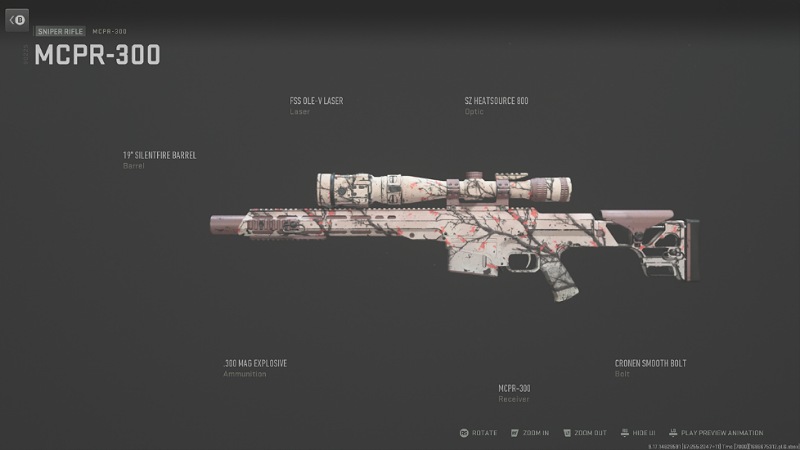Play the preview animation

716,433
